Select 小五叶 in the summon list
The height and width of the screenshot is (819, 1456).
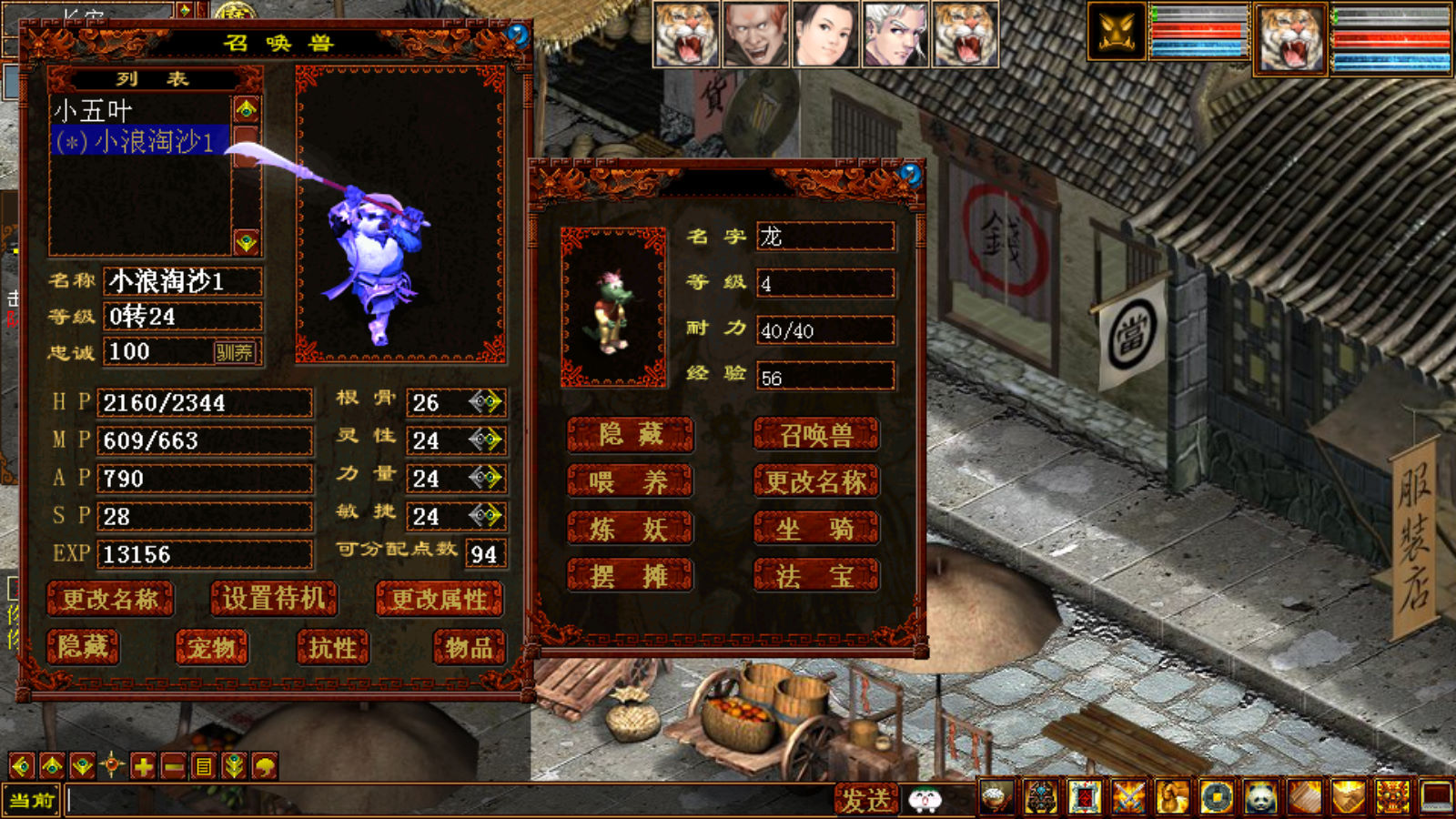pyautogui.click(x=95, y=111)
